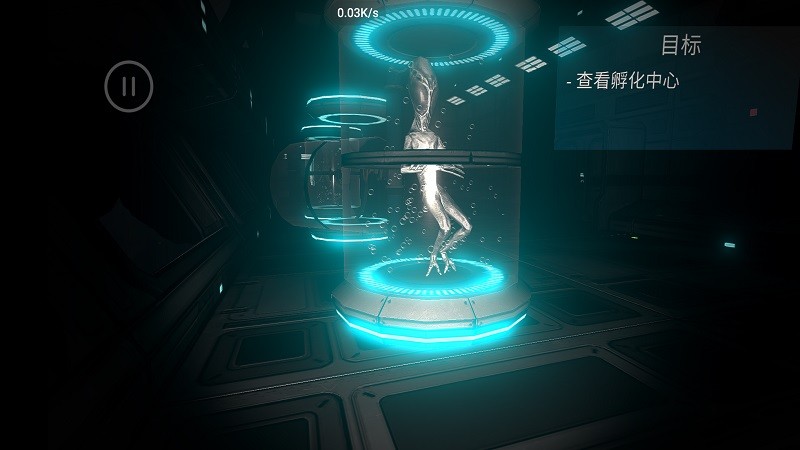Open the 目标 objectives panel
Screen dimensions: 800x450
[680, 45]
